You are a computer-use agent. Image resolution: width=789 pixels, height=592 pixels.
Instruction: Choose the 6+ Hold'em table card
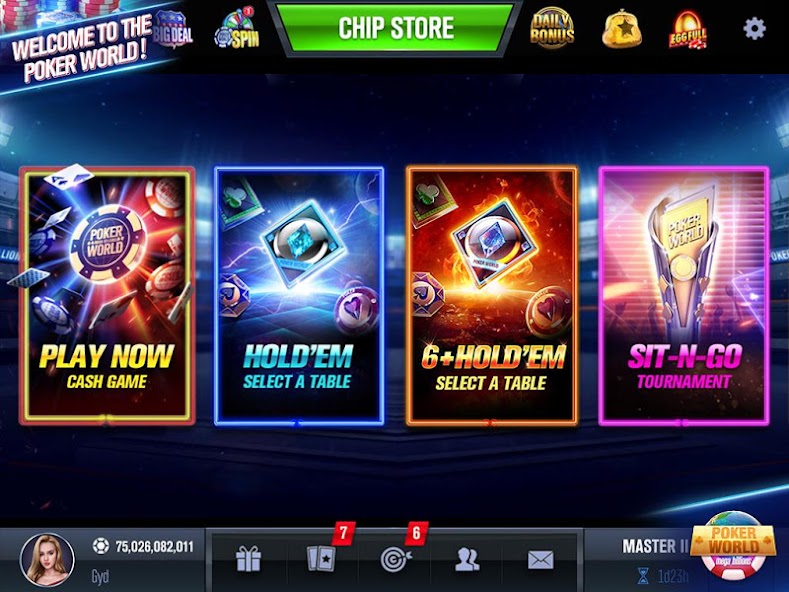[x=491, y=296]
